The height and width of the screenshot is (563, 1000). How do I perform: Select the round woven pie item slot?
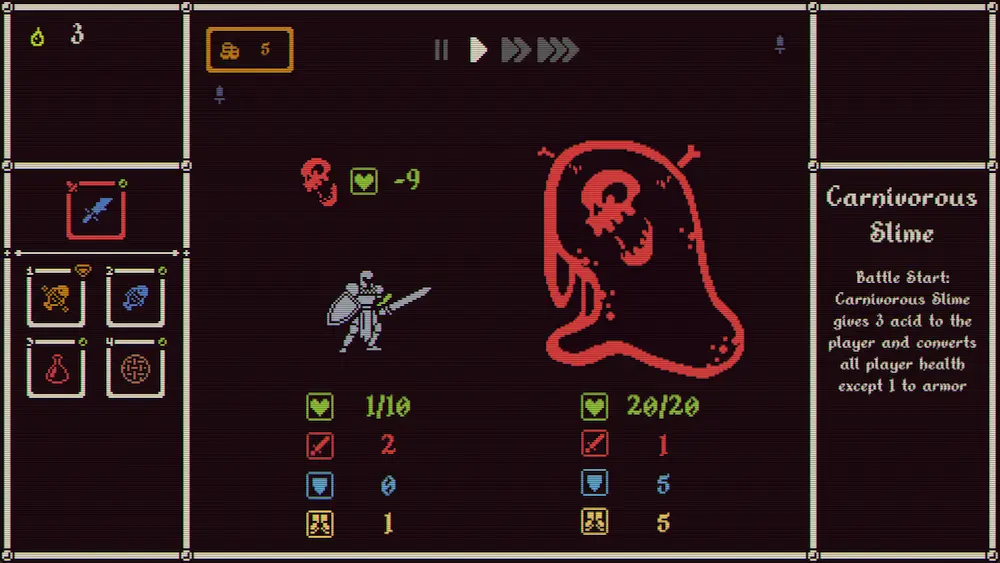coord(135,368)
